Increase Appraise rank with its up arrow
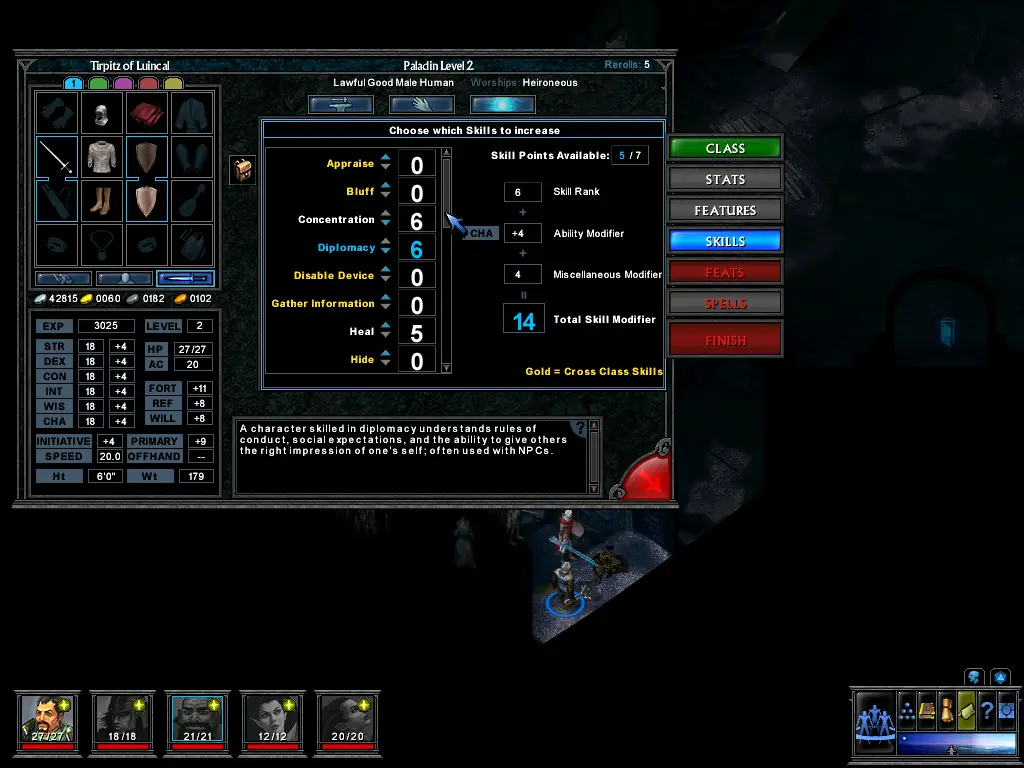 (386, 158)
